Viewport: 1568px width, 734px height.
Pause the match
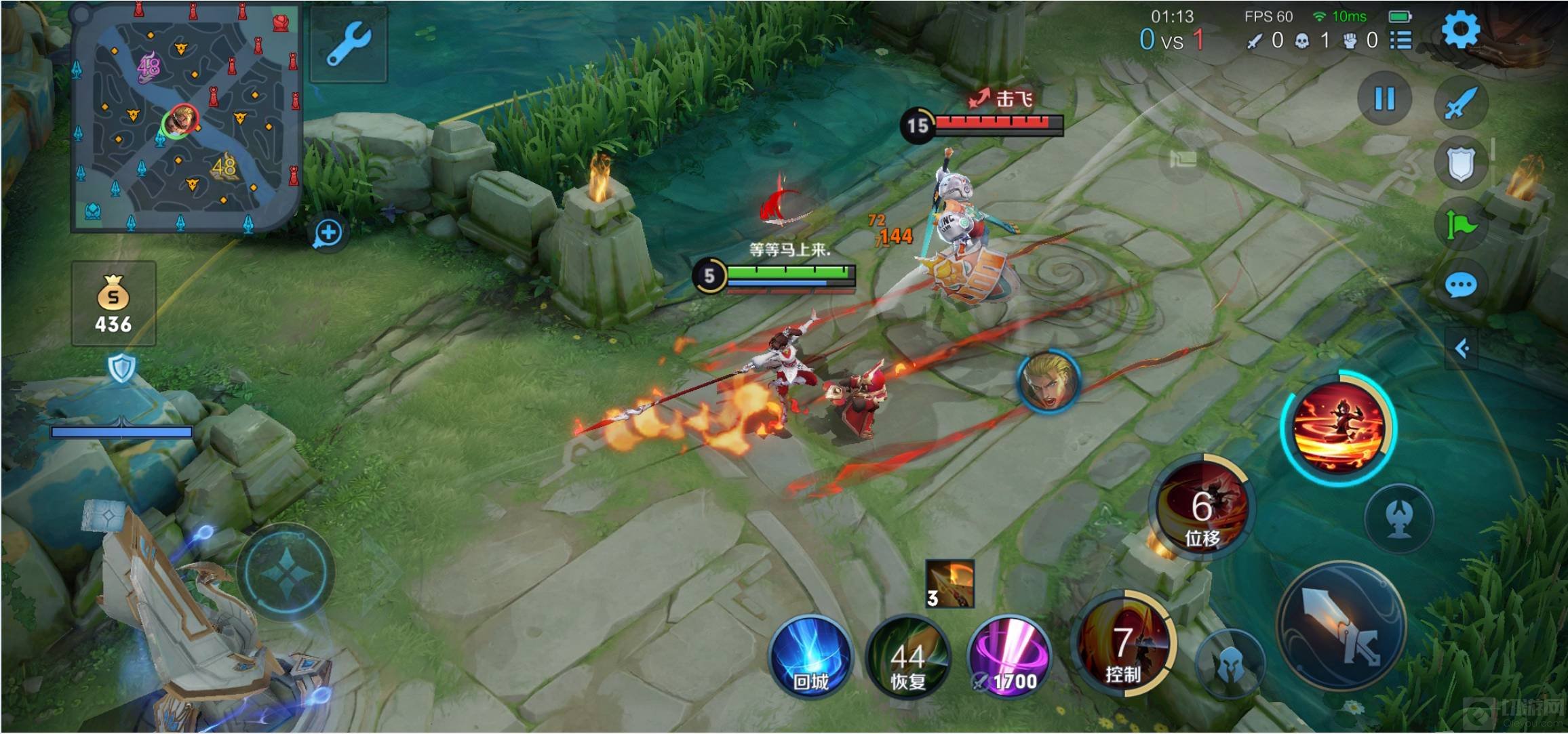1384,99
